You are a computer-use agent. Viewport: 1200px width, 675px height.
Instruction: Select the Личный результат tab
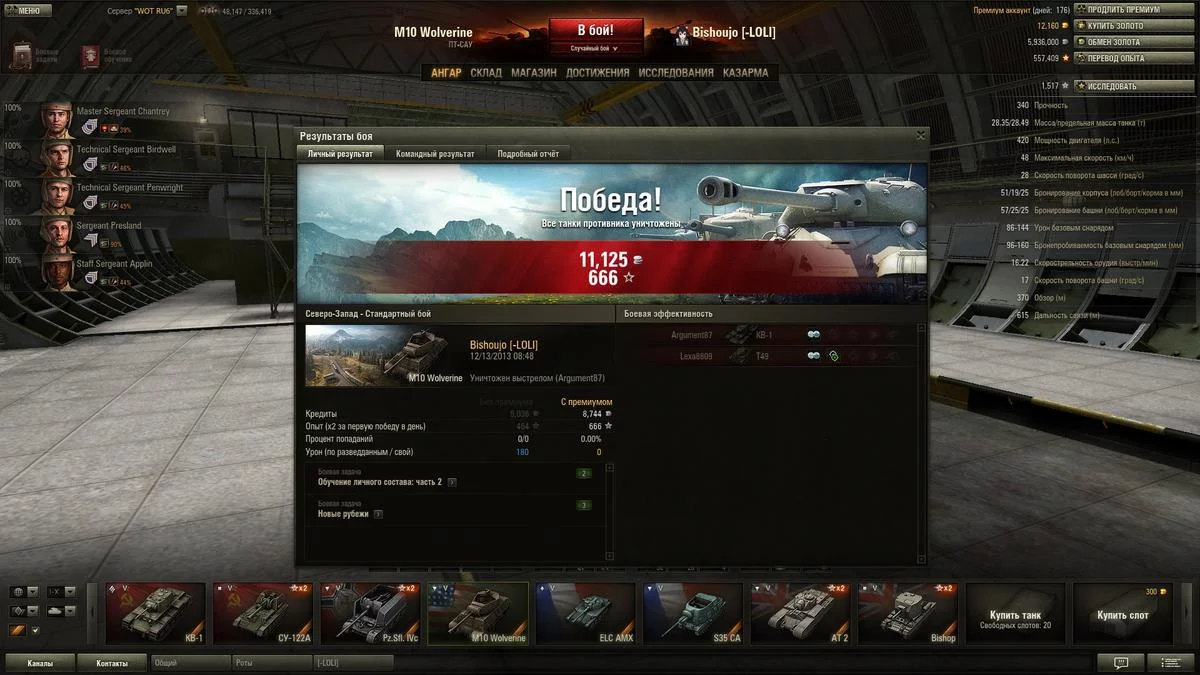(x=340, y=154)
